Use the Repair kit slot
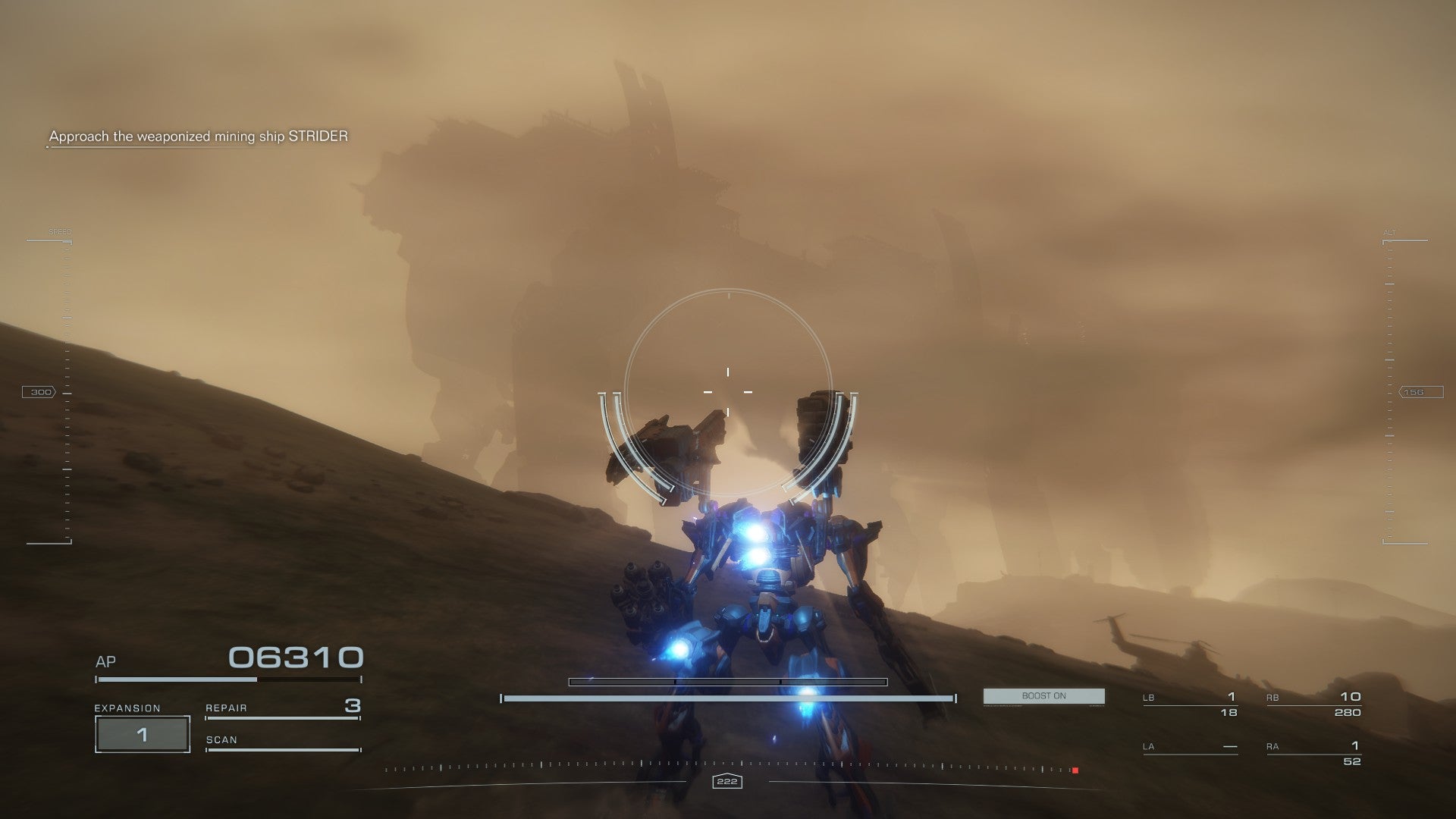Screen dimensions: 1456x819 coord(282,708)
